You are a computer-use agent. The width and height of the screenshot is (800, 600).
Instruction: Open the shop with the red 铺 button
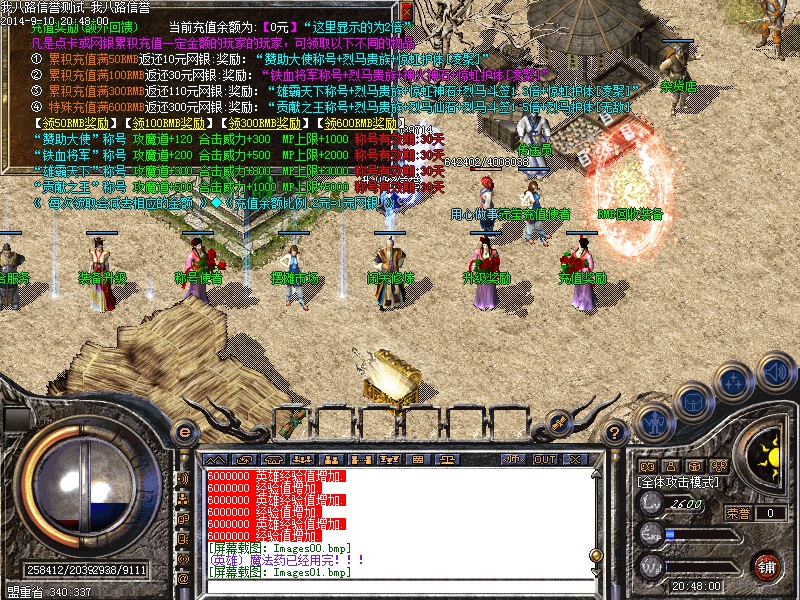767,566
